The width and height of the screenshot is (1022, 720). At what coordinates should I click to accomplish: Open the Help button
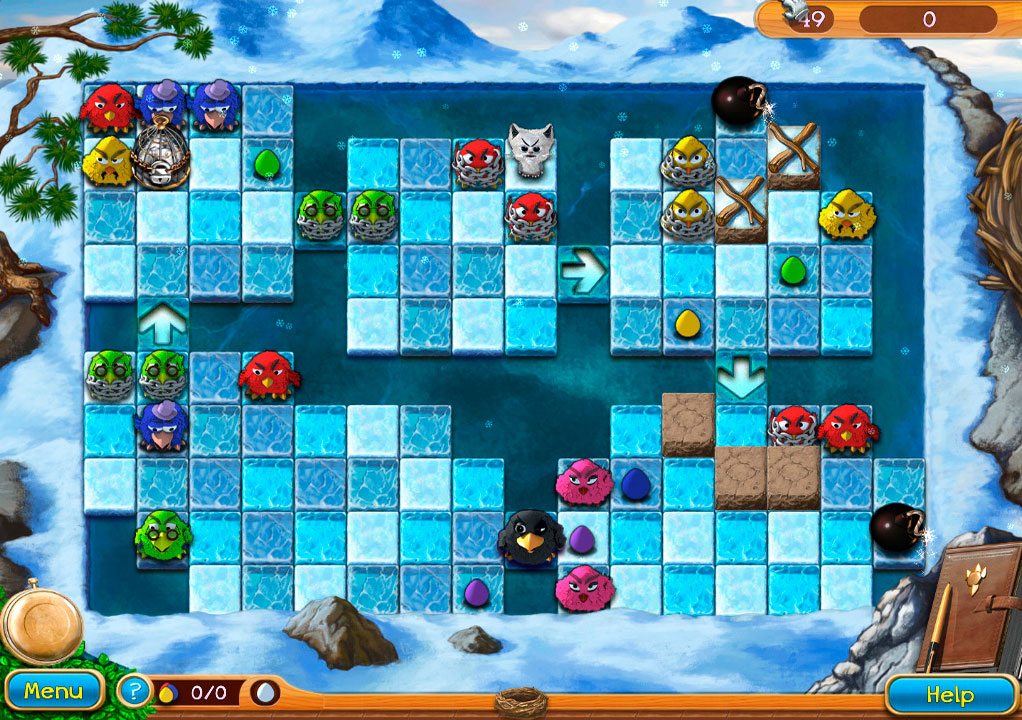pyautogui.click(x=949, y=694)
